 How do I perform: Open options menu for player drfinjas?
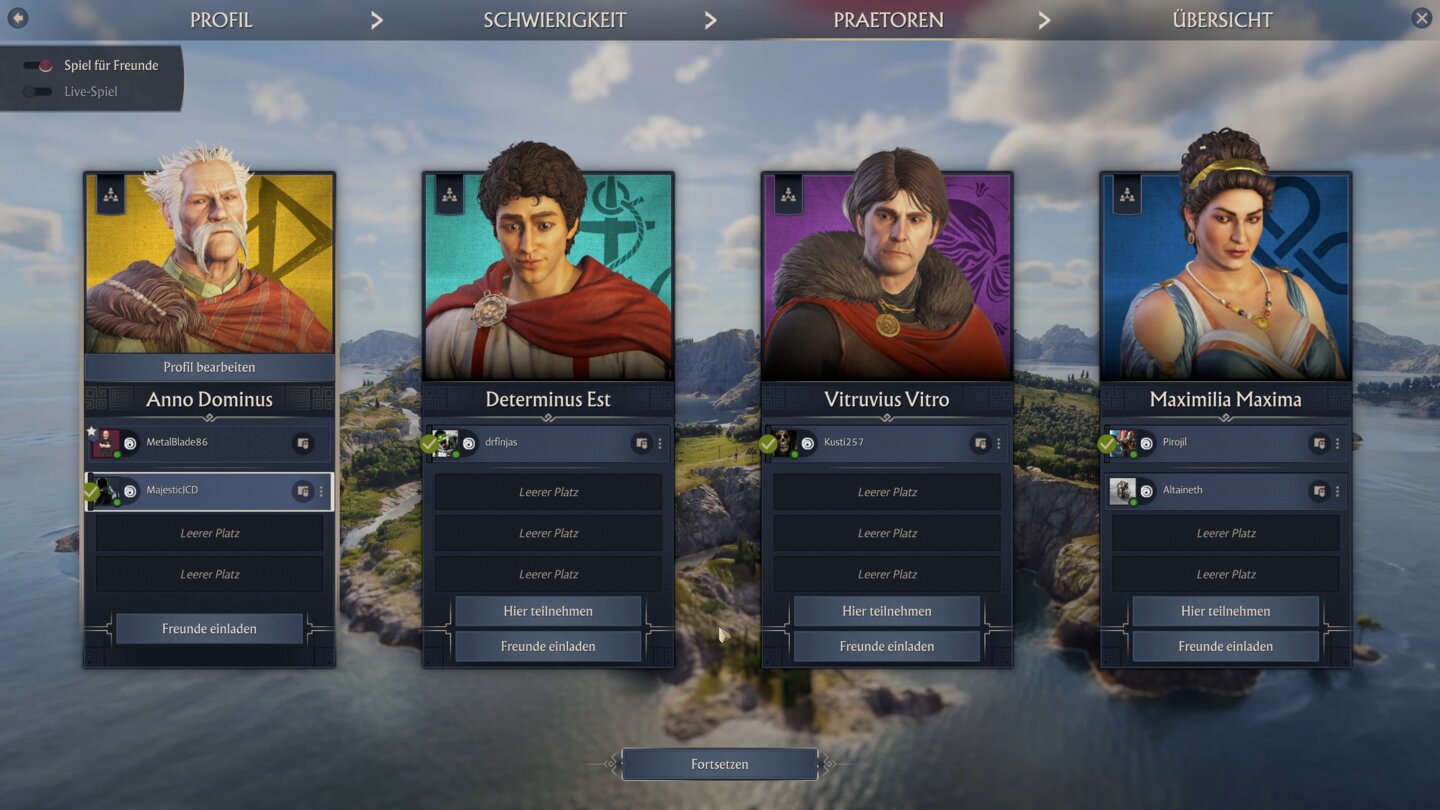point(660,443)
